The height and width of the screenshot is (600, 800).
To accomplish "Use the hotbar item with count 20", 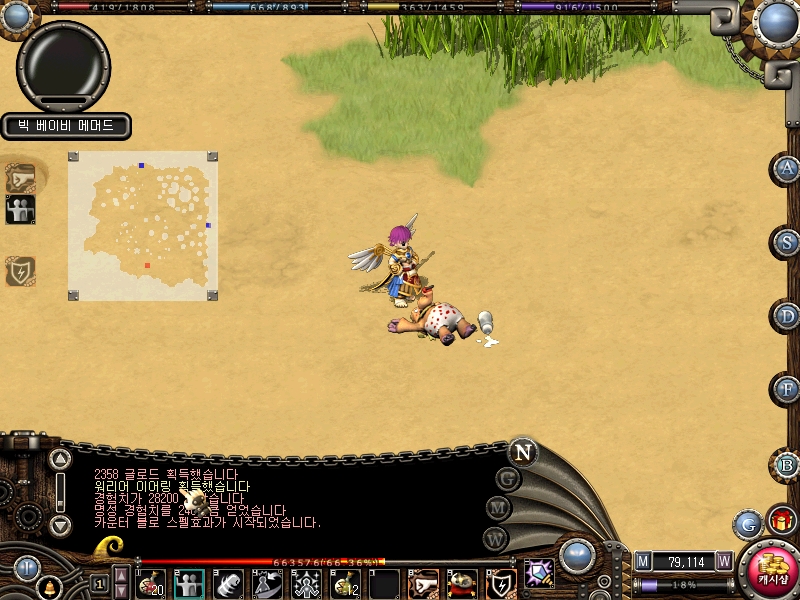I will coord(151,584).
